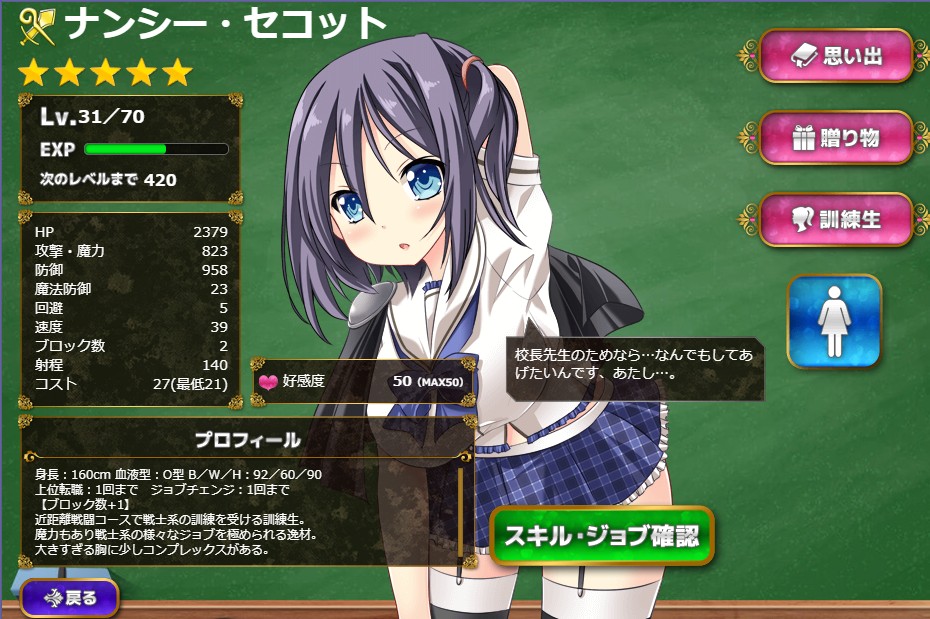This screenshot has width=930, height=619.
Task: Open the 贈り物 gift button
Action: point(836,138)
